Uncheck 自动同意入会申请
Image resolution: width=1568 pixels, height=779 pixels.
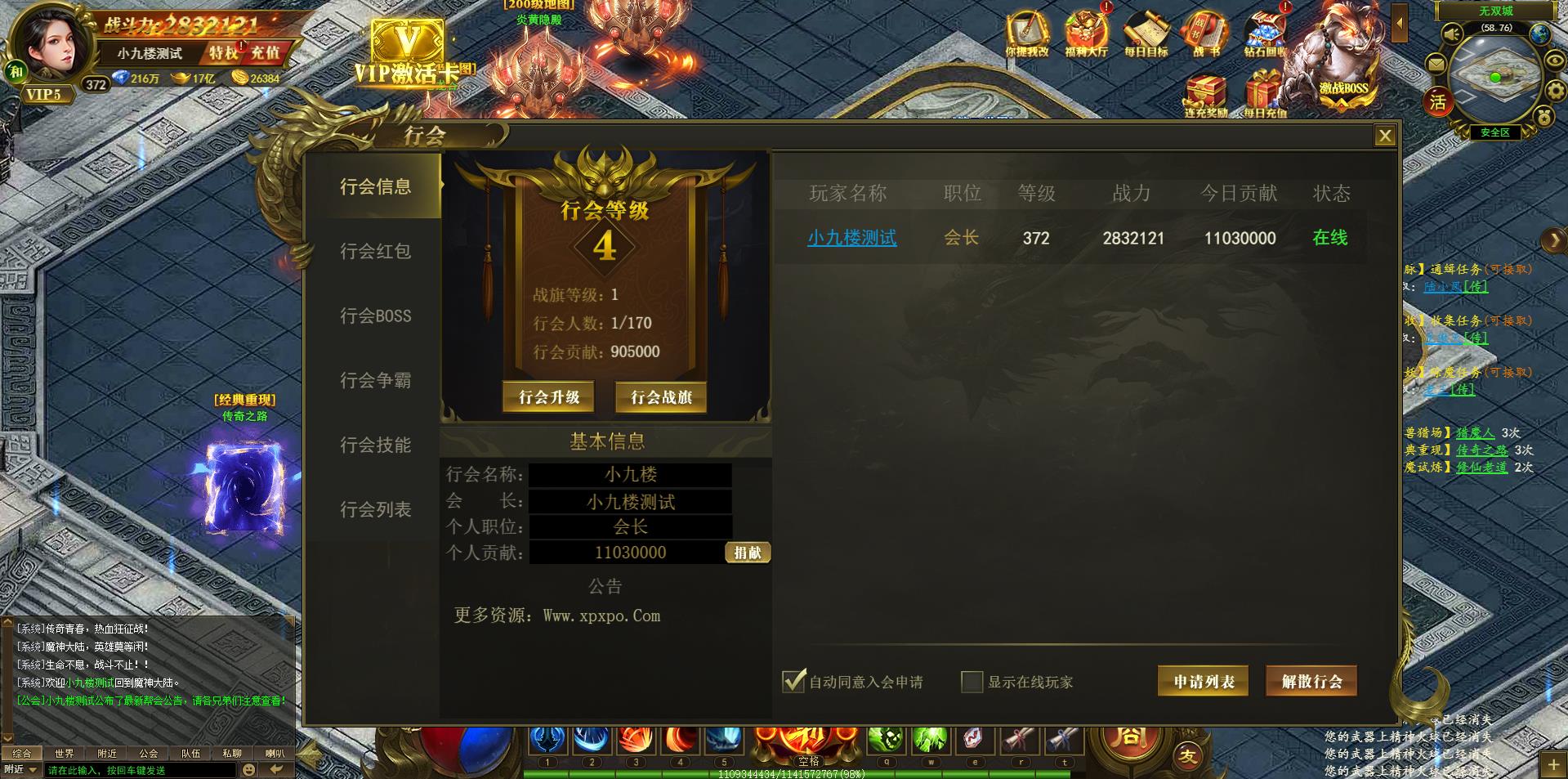point(792,680)
